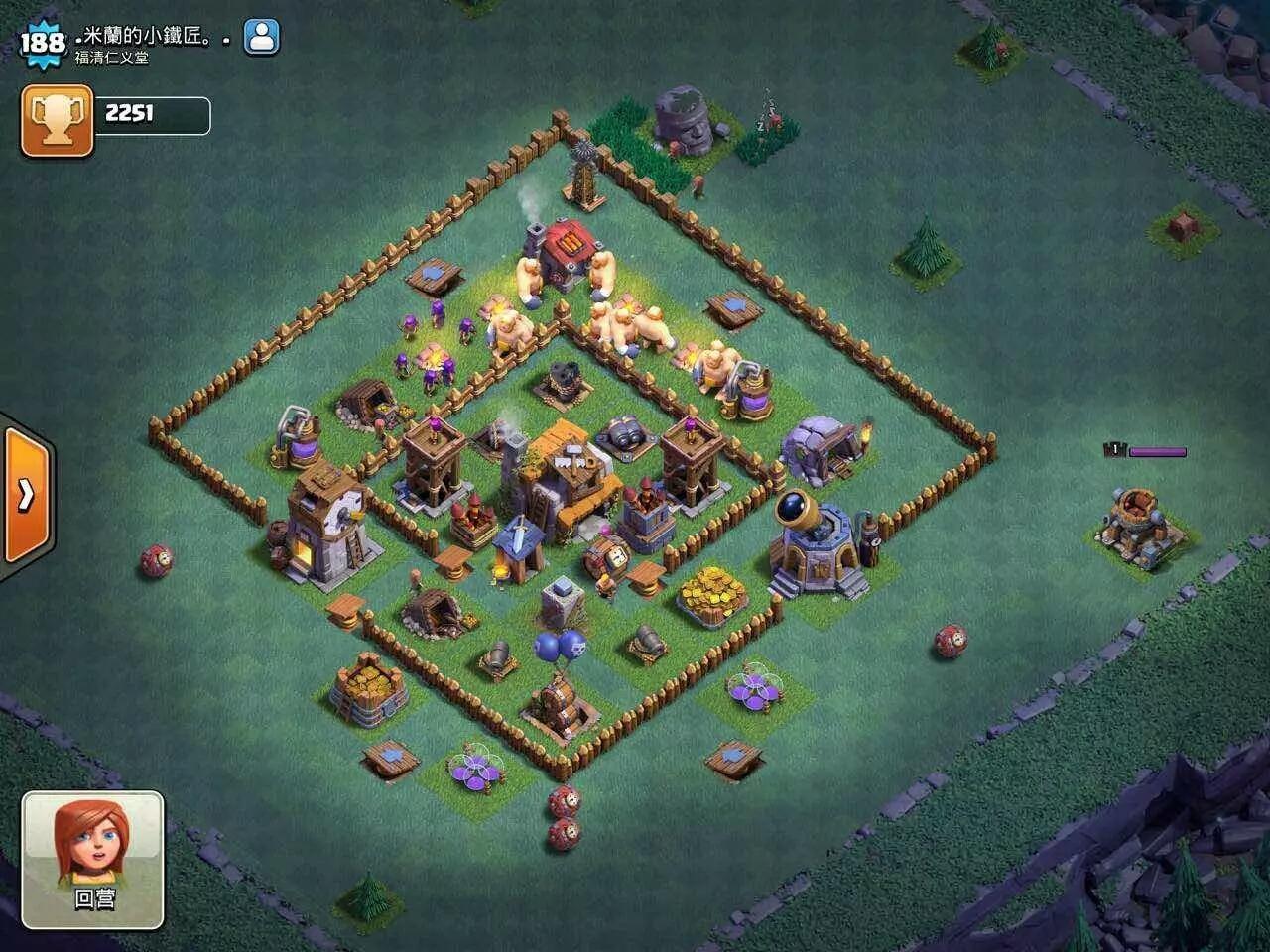This screenshot has height=952, width=1270.
Task: Open the player profile icon
Action: coord(261,38)
